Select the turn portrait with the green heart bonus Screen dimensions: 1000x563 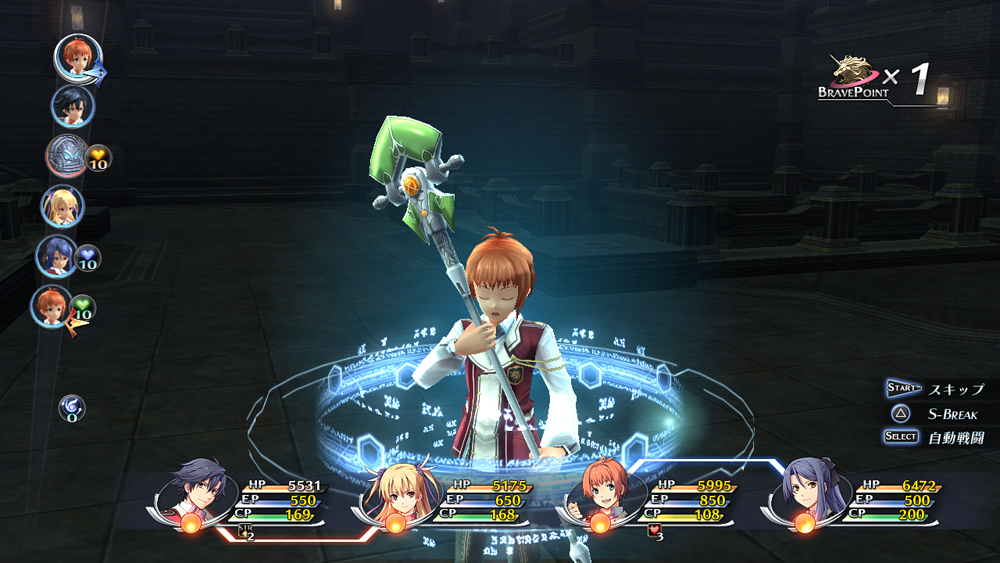tap(51, 306)
